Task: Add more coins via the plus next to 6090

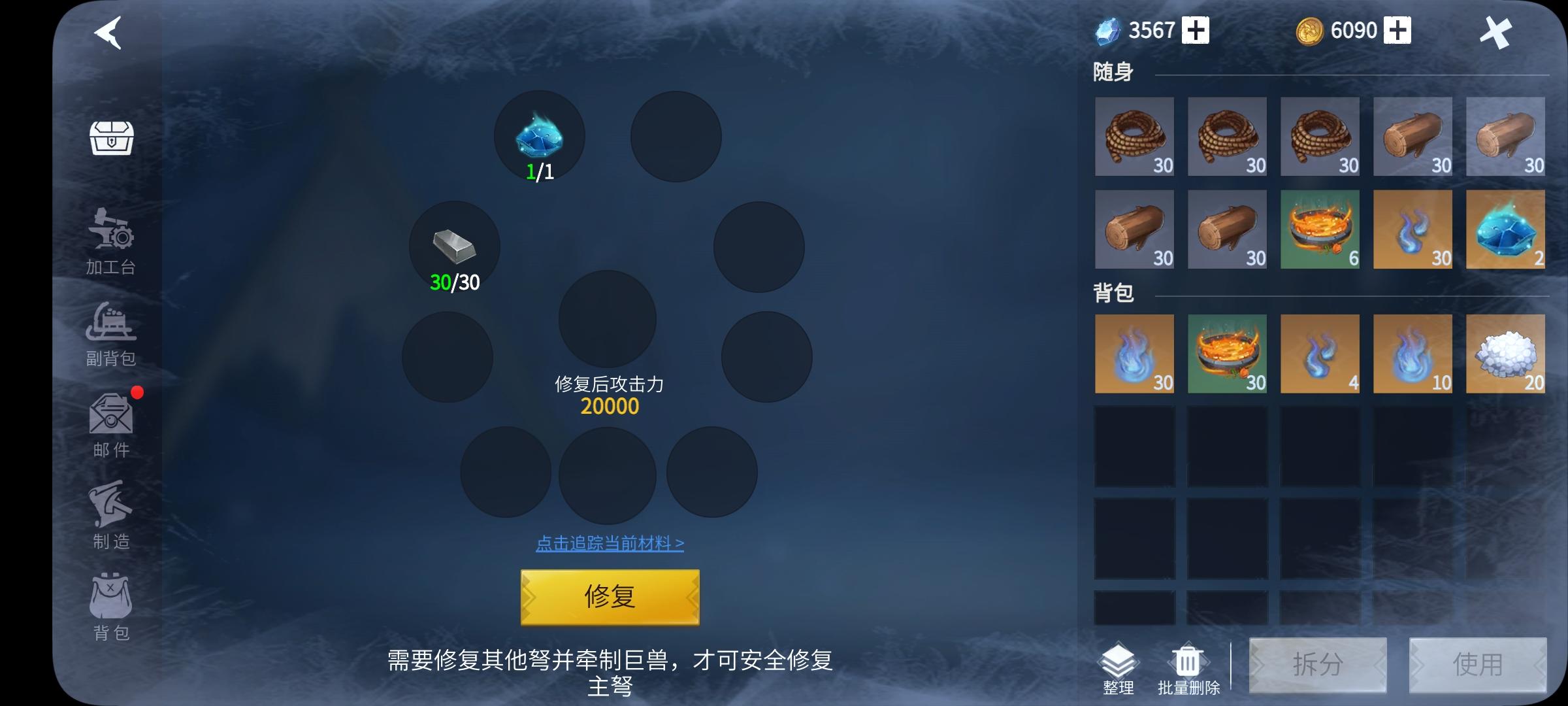Action: [x=1398, y=29]
